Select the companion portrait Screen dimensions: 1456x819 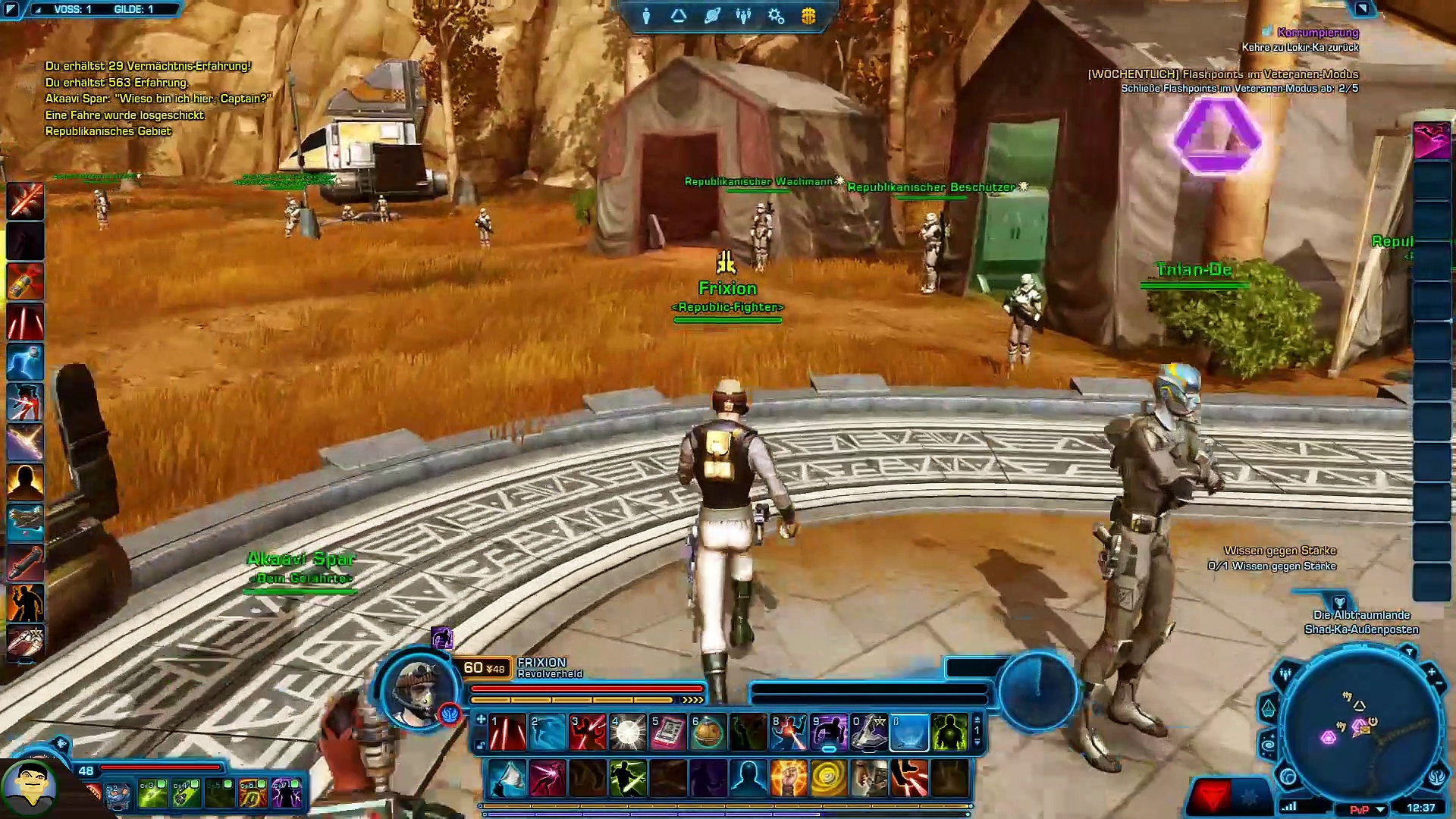pos(29,785)
